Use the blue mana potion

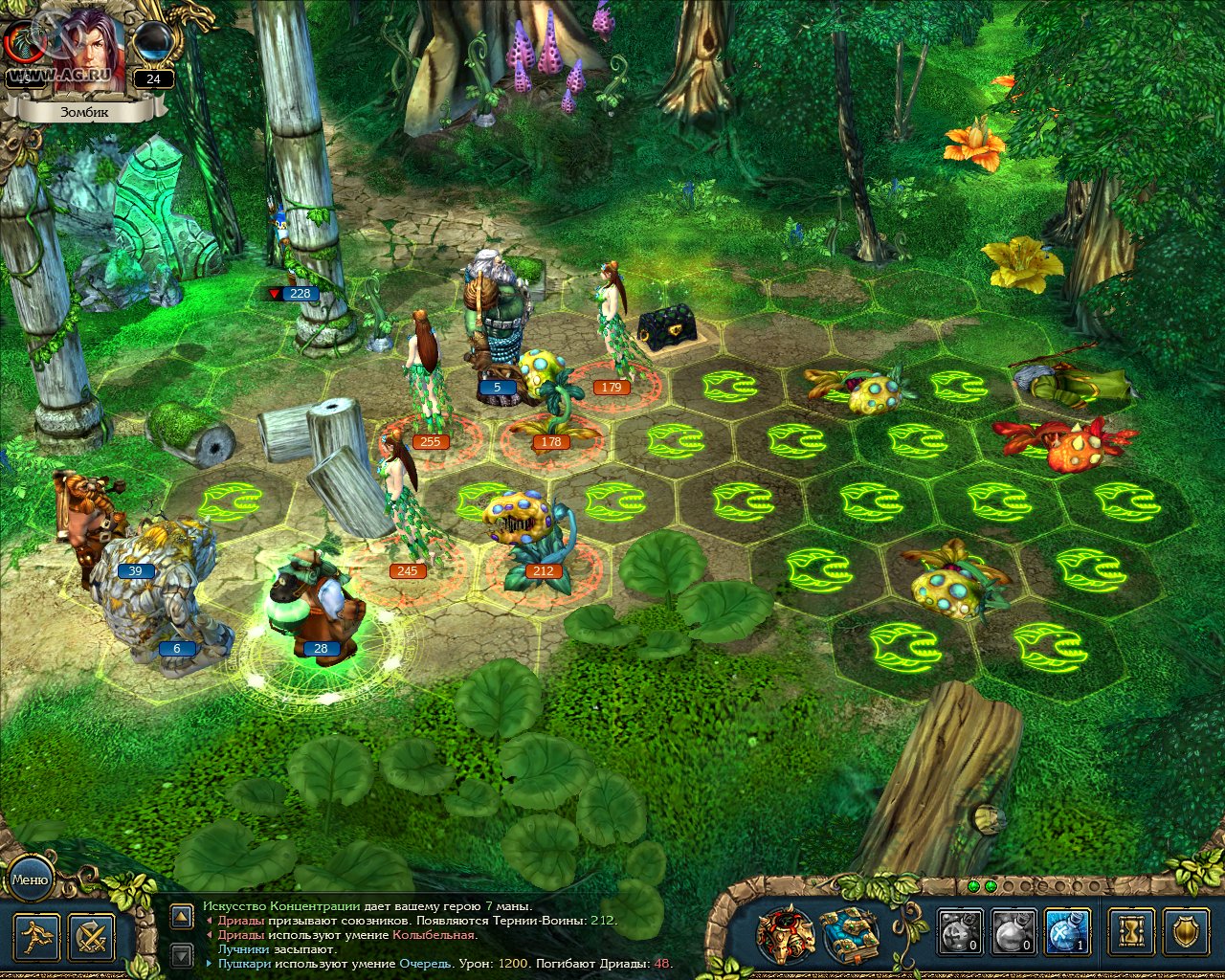click(1067, 931)
